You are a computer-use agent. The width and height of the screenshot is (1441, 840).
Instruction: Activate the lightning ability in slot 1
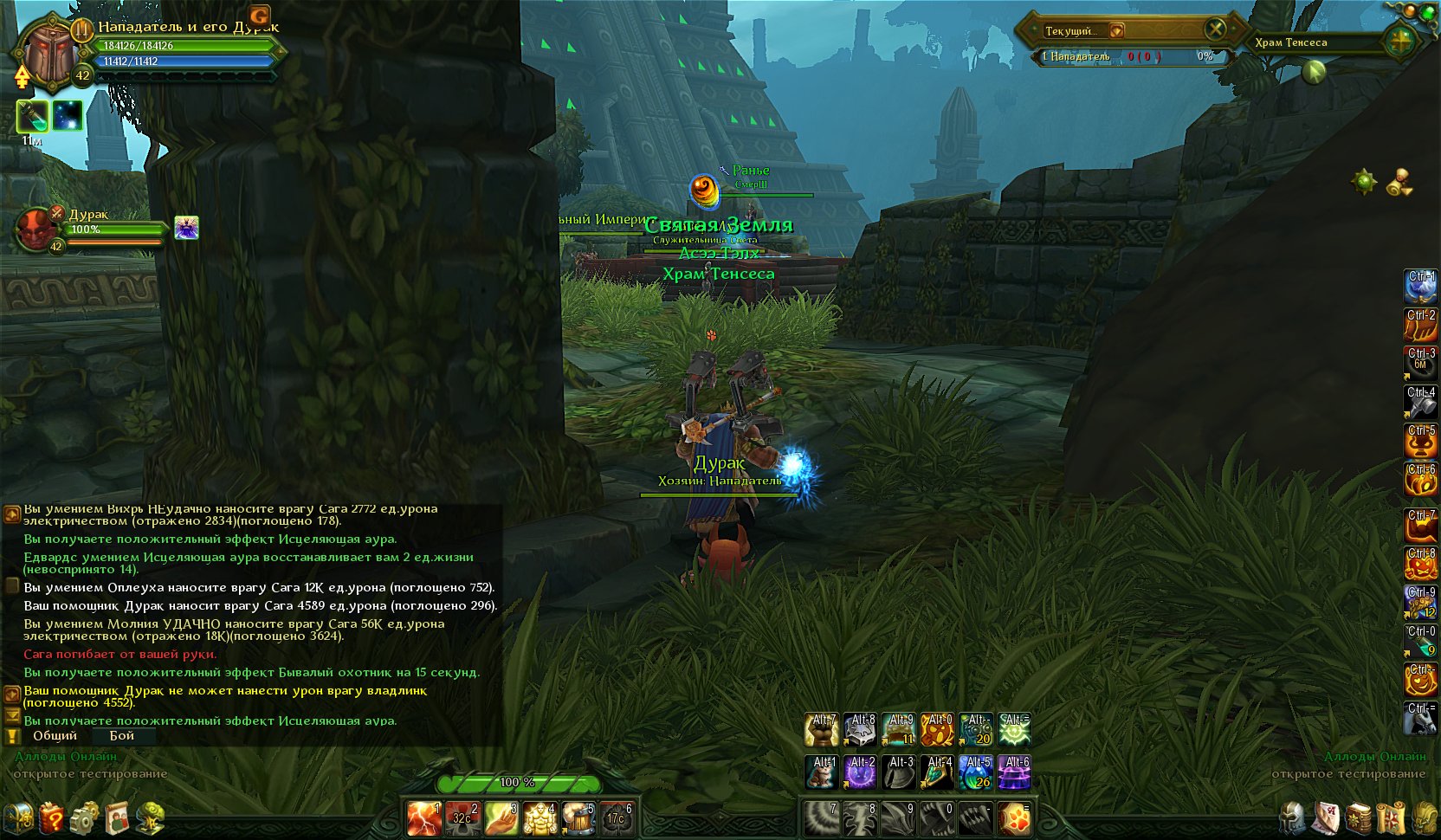point(425,818)
